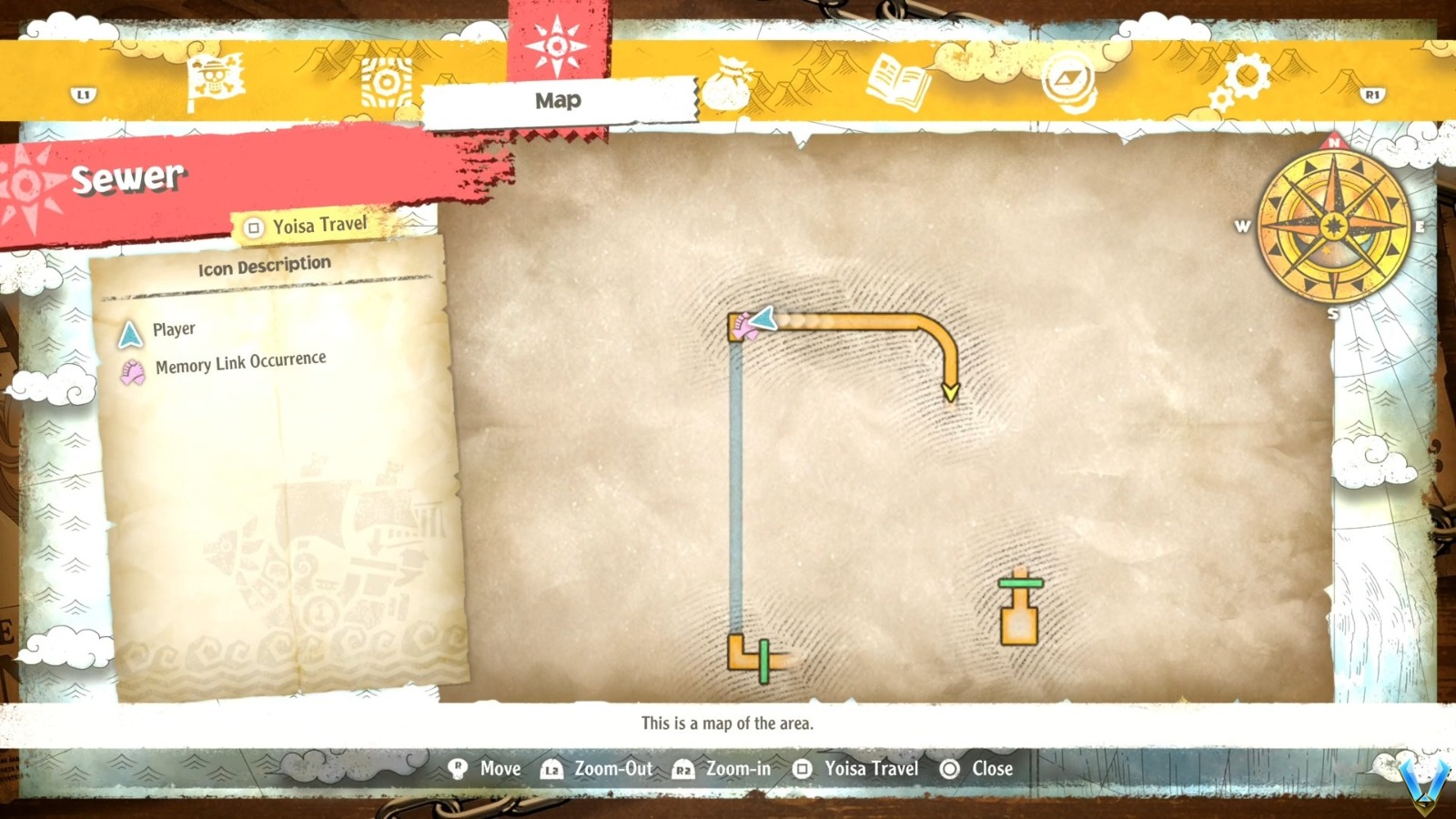Switch to the Map tab header

pos(557,100)
